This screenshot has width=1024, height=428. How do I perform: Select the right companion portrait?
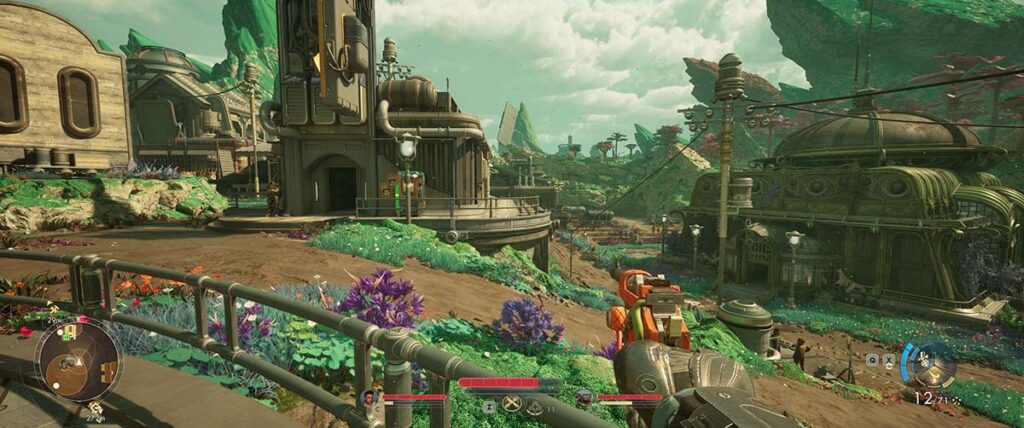[583, 398]
